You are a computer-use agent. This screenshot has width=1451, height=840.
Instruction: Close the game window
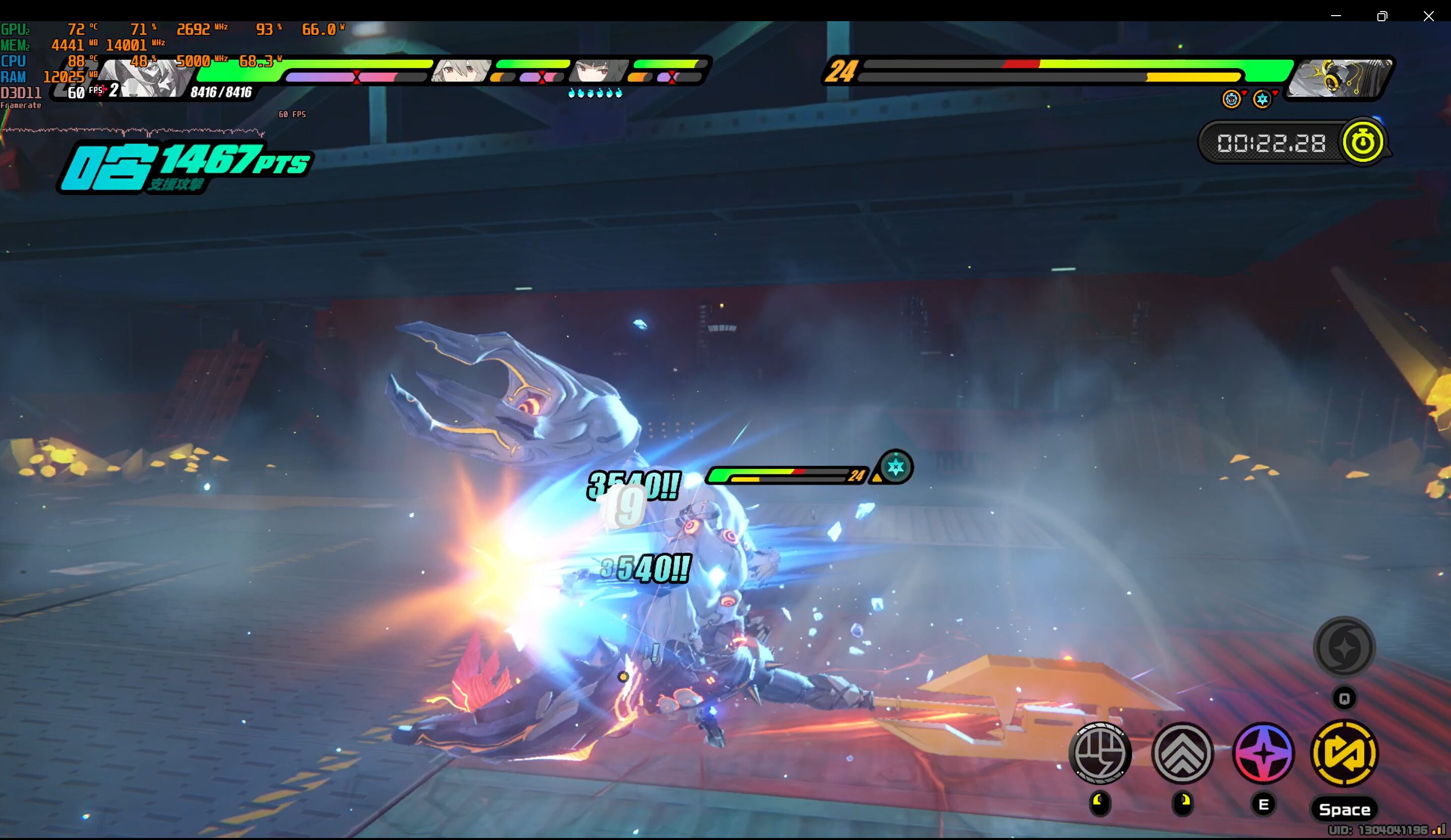[x=1428, y=16]
